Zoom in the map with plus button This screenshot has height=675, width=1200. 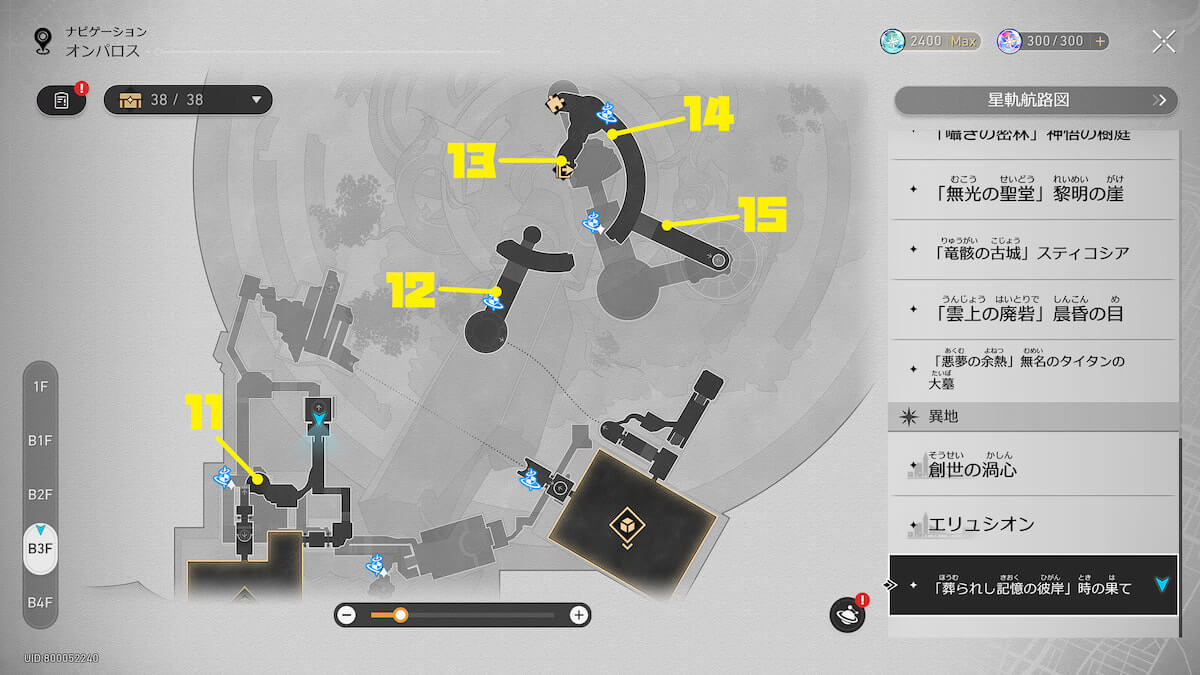click(578, 615)
